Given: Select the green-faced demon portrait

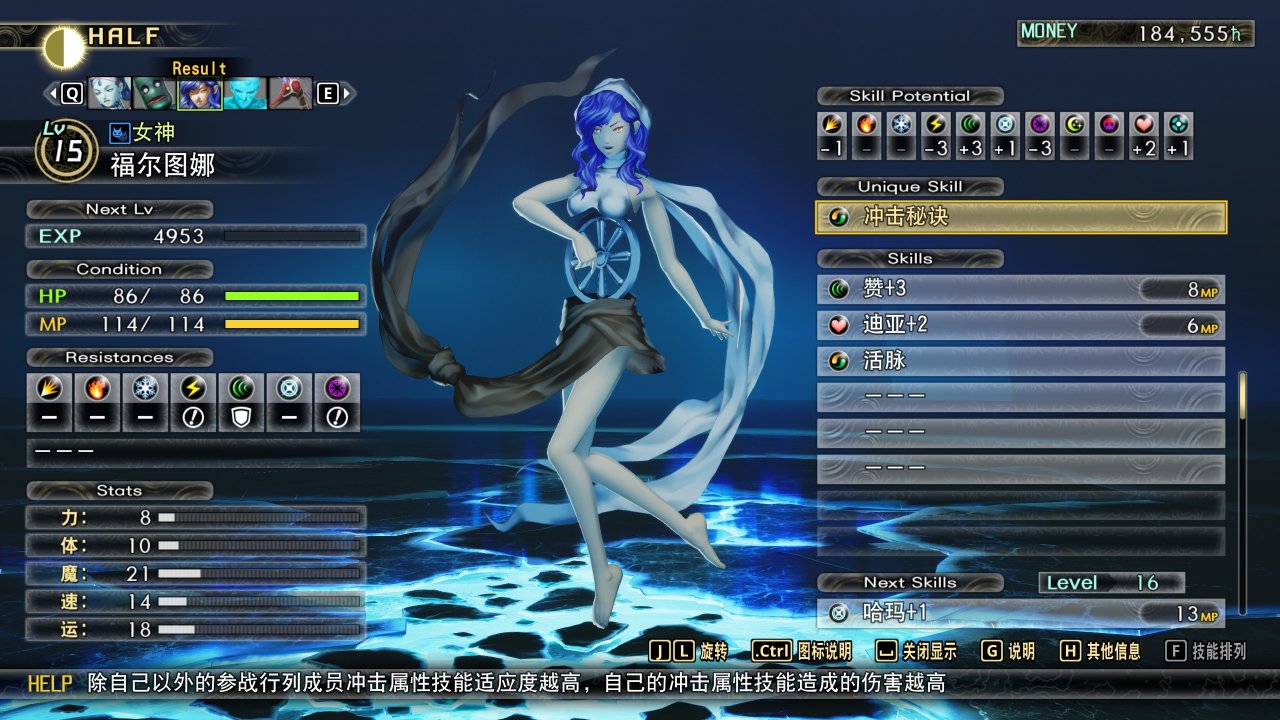Looking at the screenshot, I should (154, 94).
